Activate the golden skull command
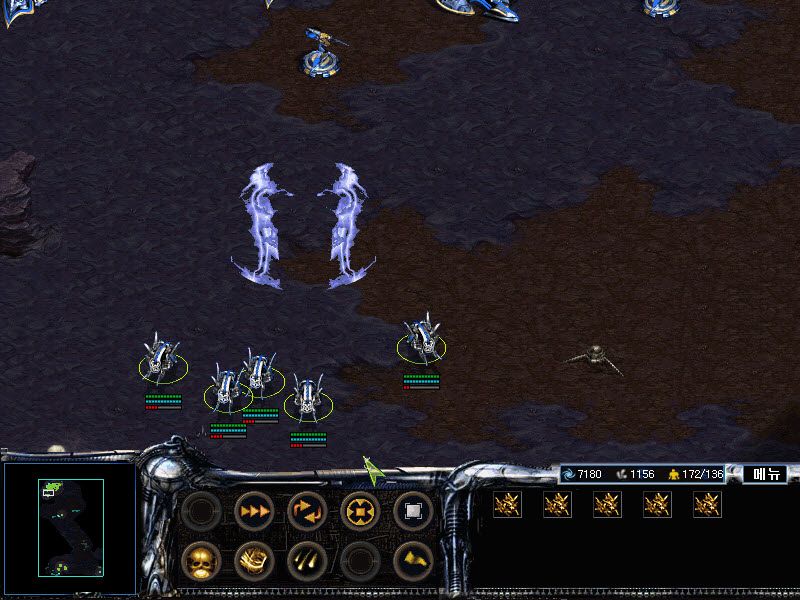 click(x=202, y=562)
